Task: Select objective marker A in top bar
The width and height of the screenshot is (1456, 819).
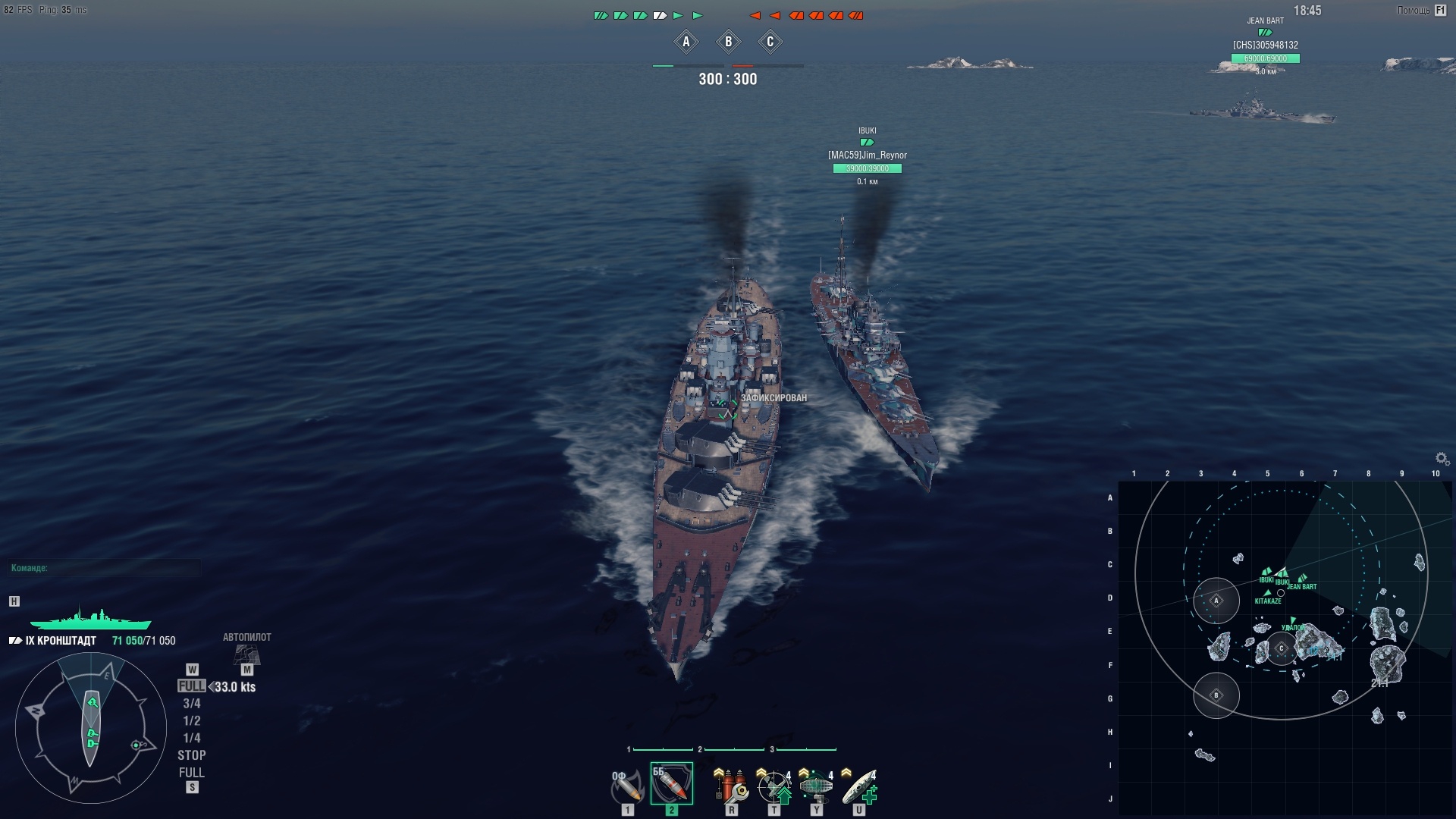Action: pyautogui.click(x=686, y=42)
